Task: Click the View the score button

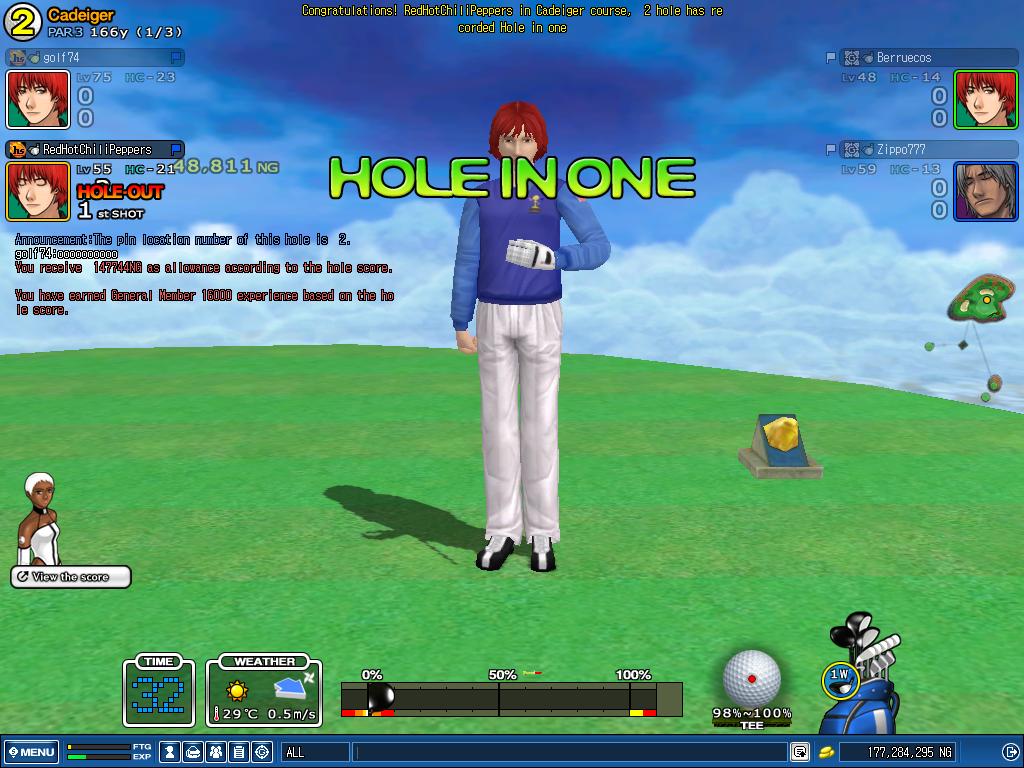Action: click(71, 577)
